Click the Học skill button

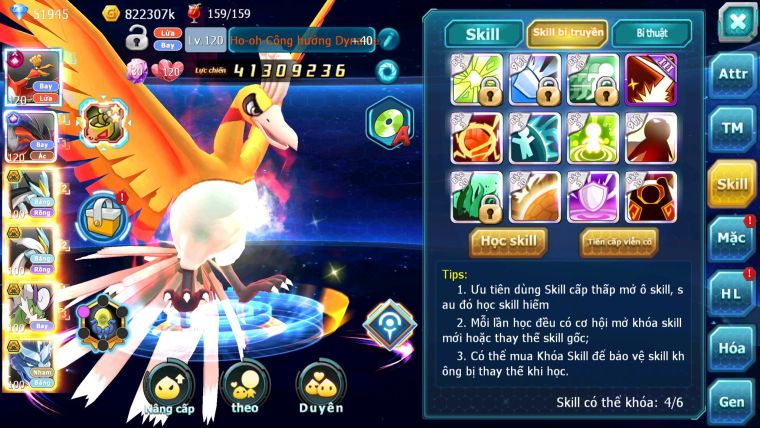[509, 241]
